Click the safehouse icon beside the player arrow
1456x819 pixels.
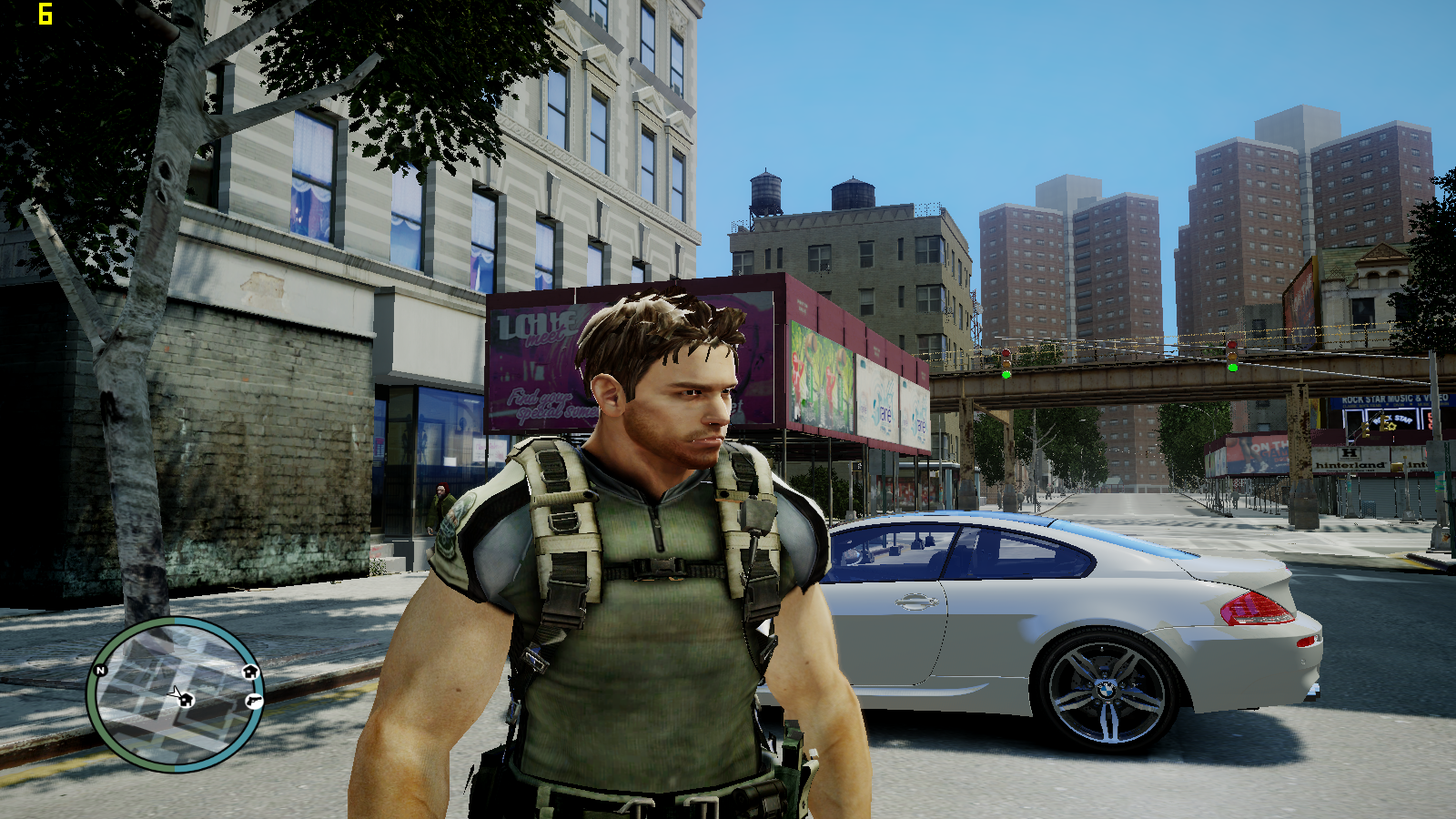click(187, 700)
